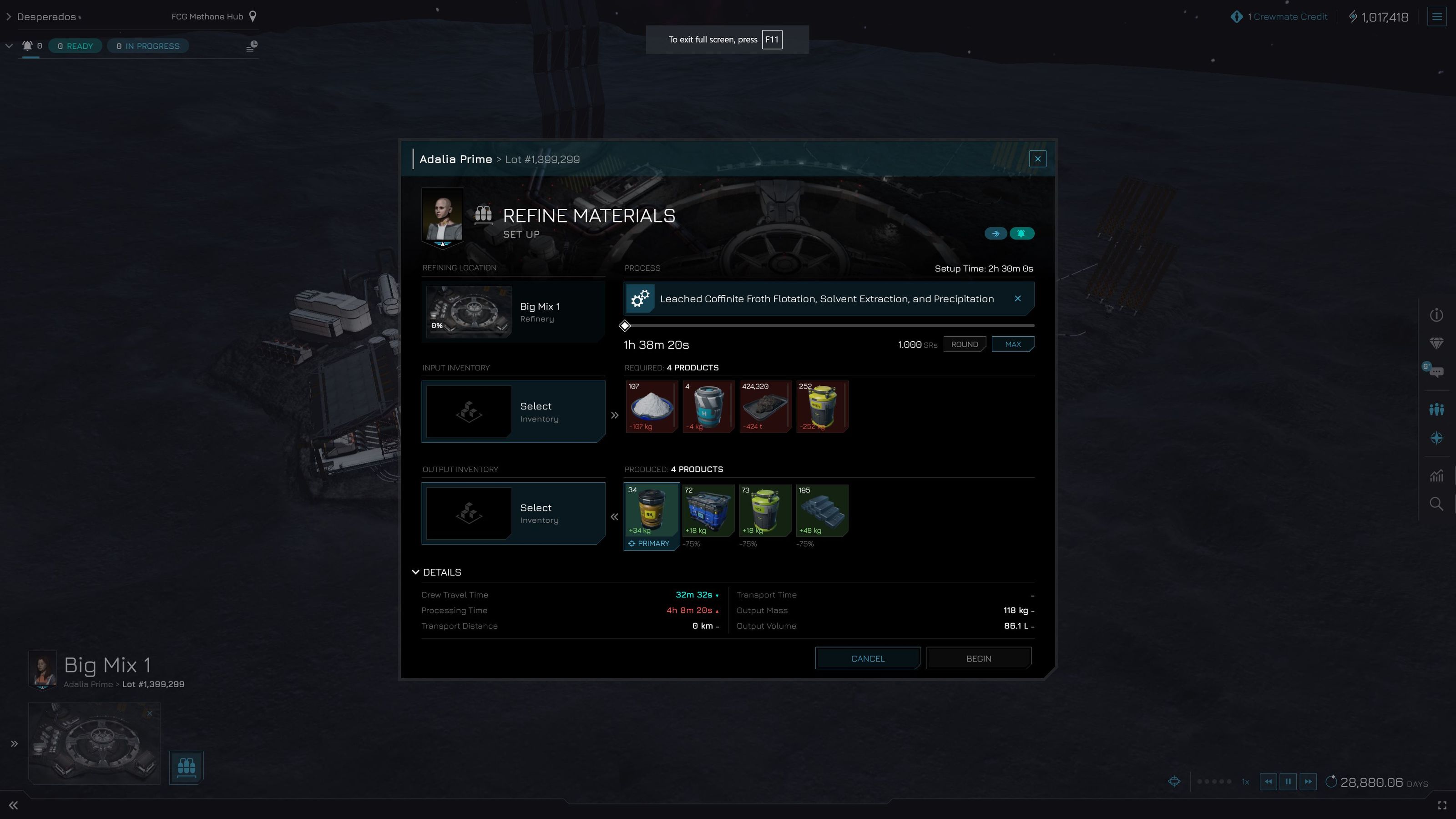Pause the game time simulation
The height and width of the screenshot is (819, 1456).
(1288, 782)
